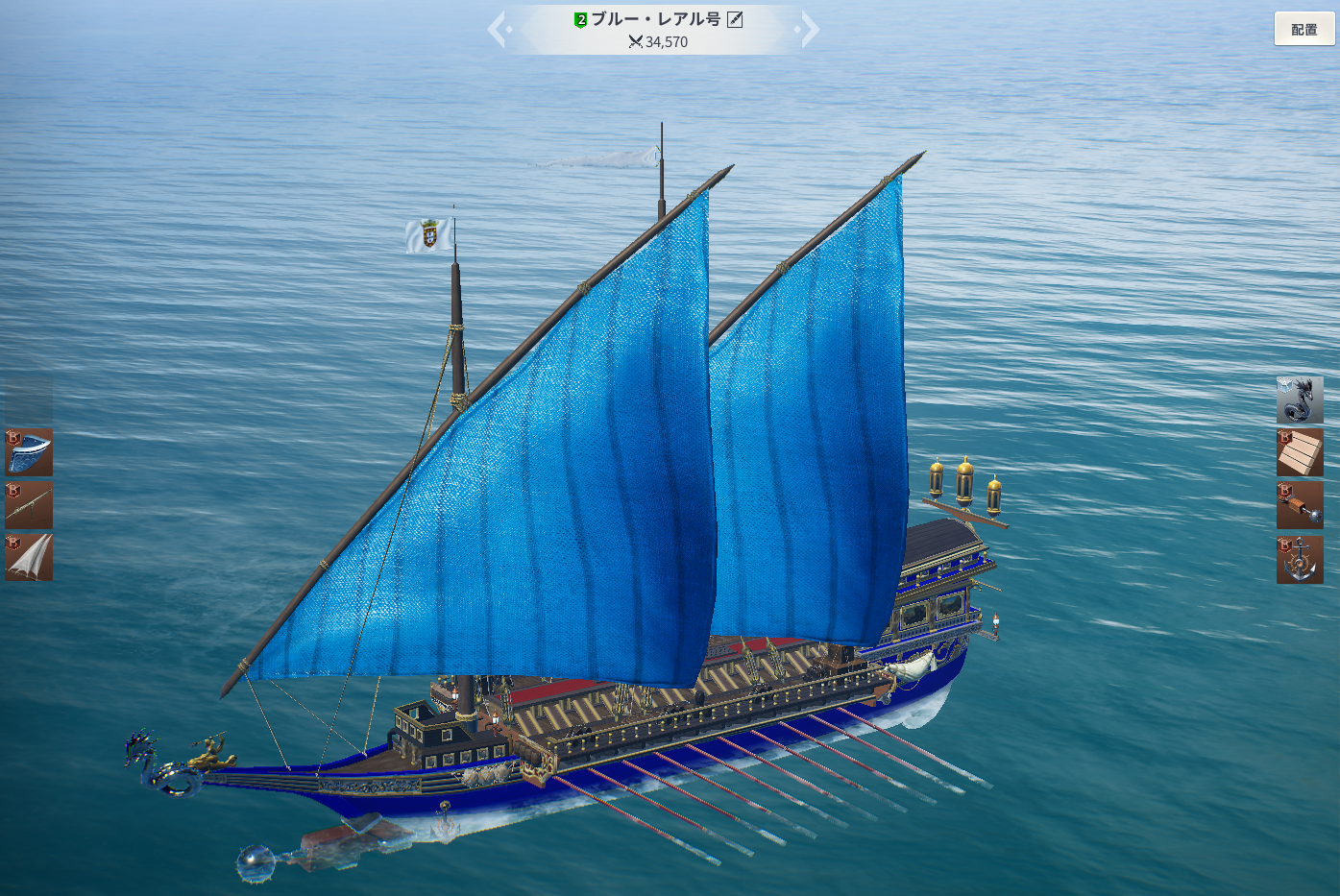Select the wooden planks equipment slot
Image resolution: width=1340 pixels, height=896 pixels.
pyautogui.click(x=1300, y=452)
